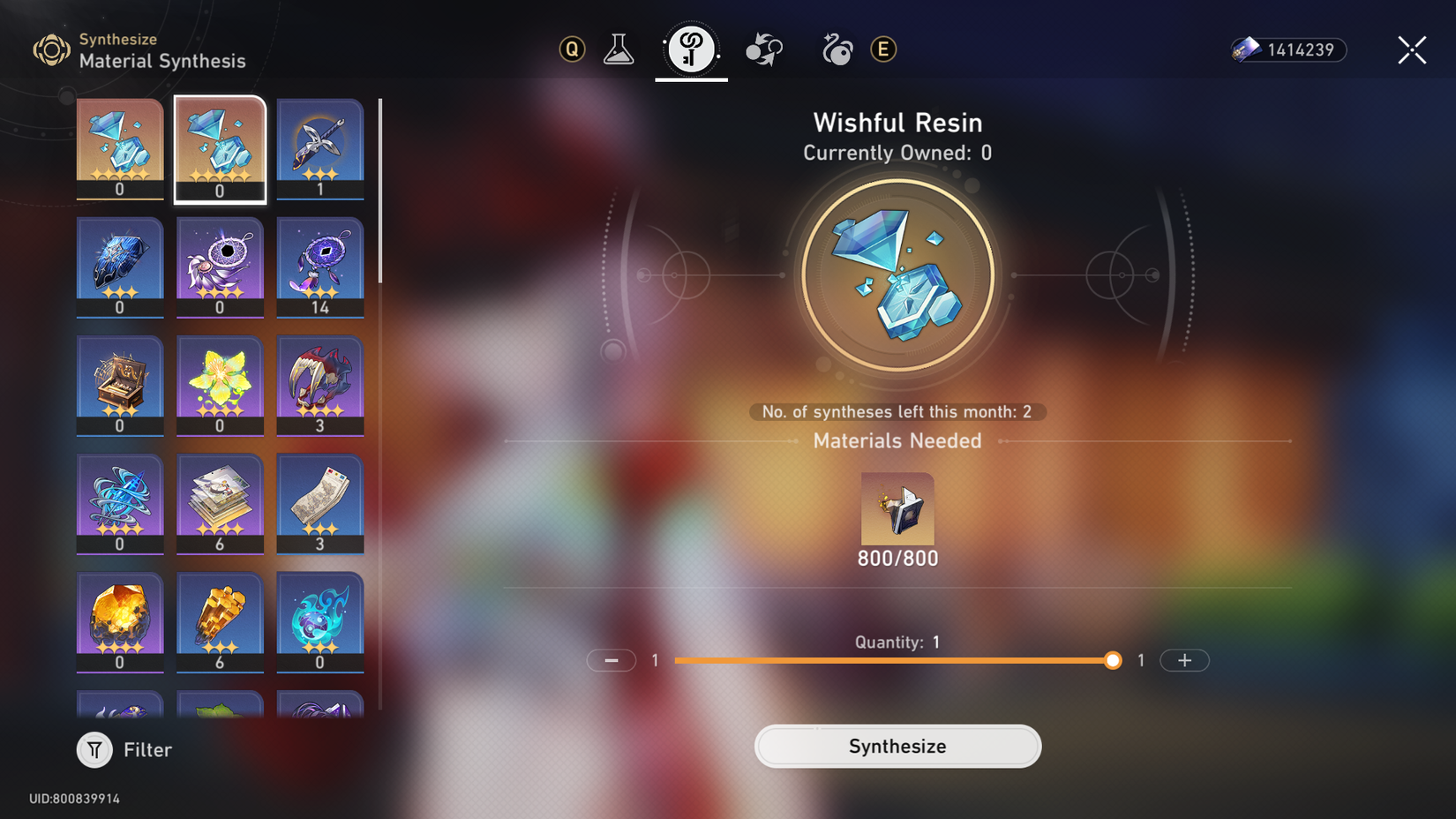Image resolution: width=1456 pixels, height=819 pixels.
Task: Click the Q shortcut icon near the tabs
Action: tap(571, 49)
